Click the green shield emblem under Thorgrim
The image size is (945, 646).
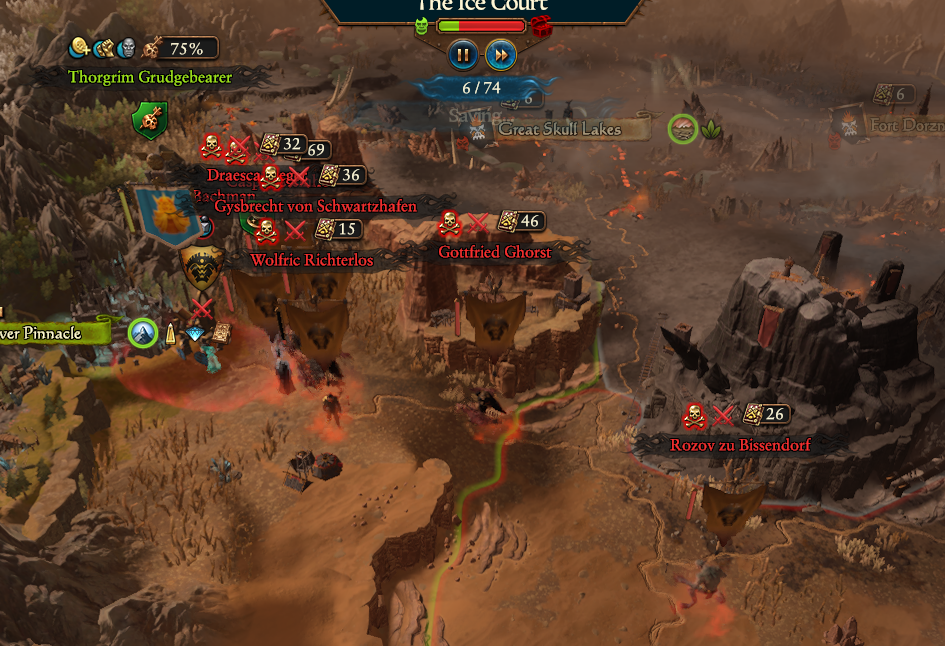(x=149, y=121)
